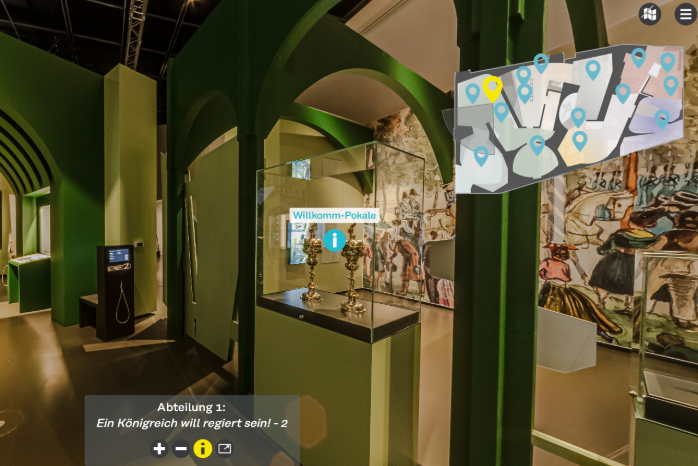Open the Willkomm-Pokale info hotspot
Screen dimensions: 698x466
click(x=334, y=240)
